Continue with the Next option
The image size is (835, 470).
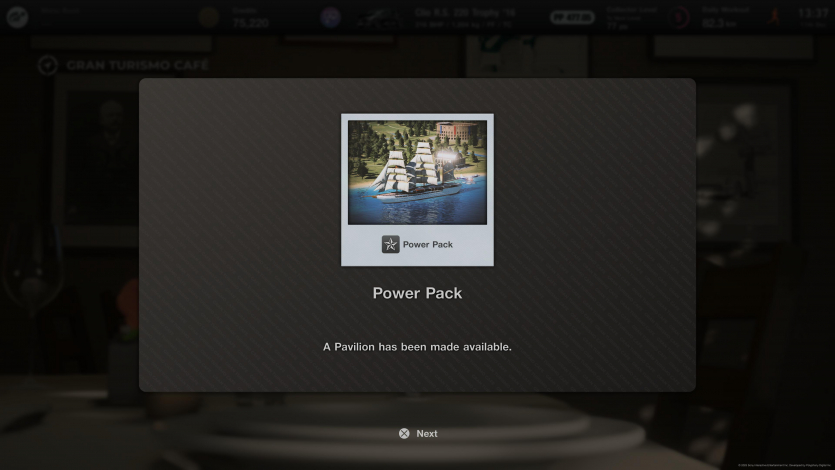[x=418, y=434]
